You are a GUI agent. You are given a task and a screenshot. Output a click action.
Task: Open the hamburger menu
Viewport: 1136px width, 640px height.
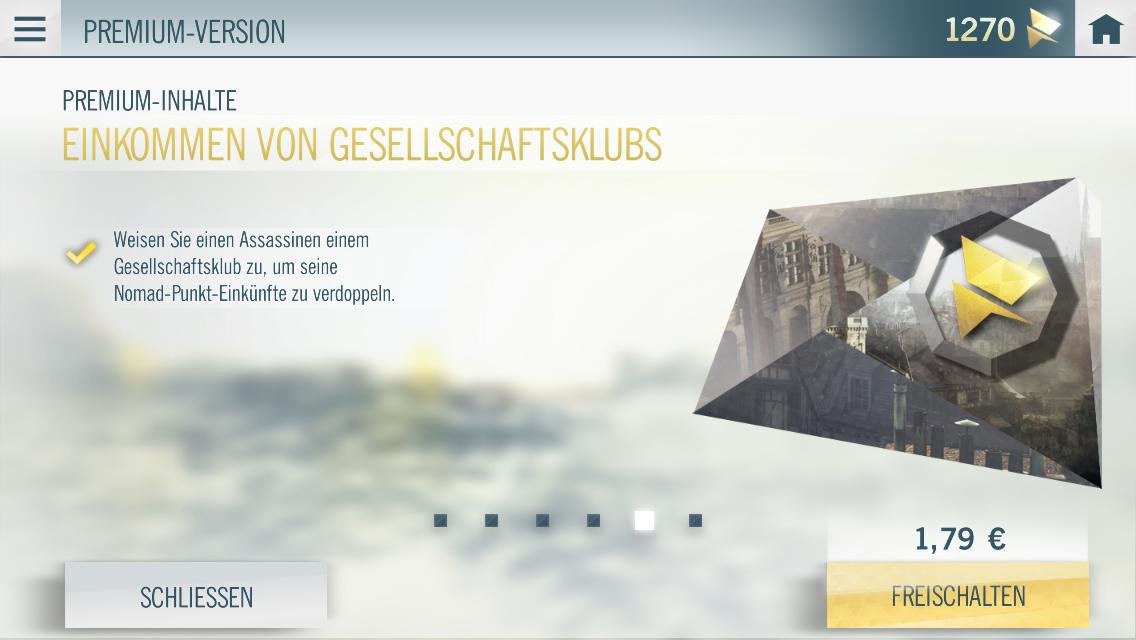point(30,29)
